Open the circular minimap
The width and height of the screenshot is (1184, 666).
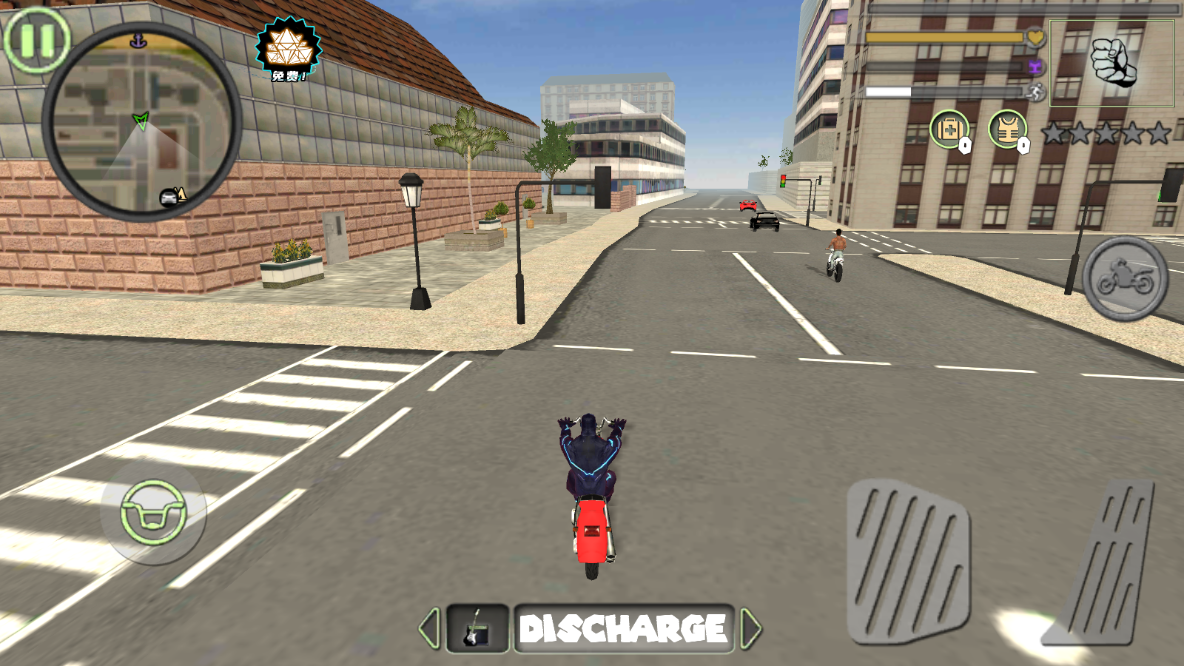[x=142, y=122]
